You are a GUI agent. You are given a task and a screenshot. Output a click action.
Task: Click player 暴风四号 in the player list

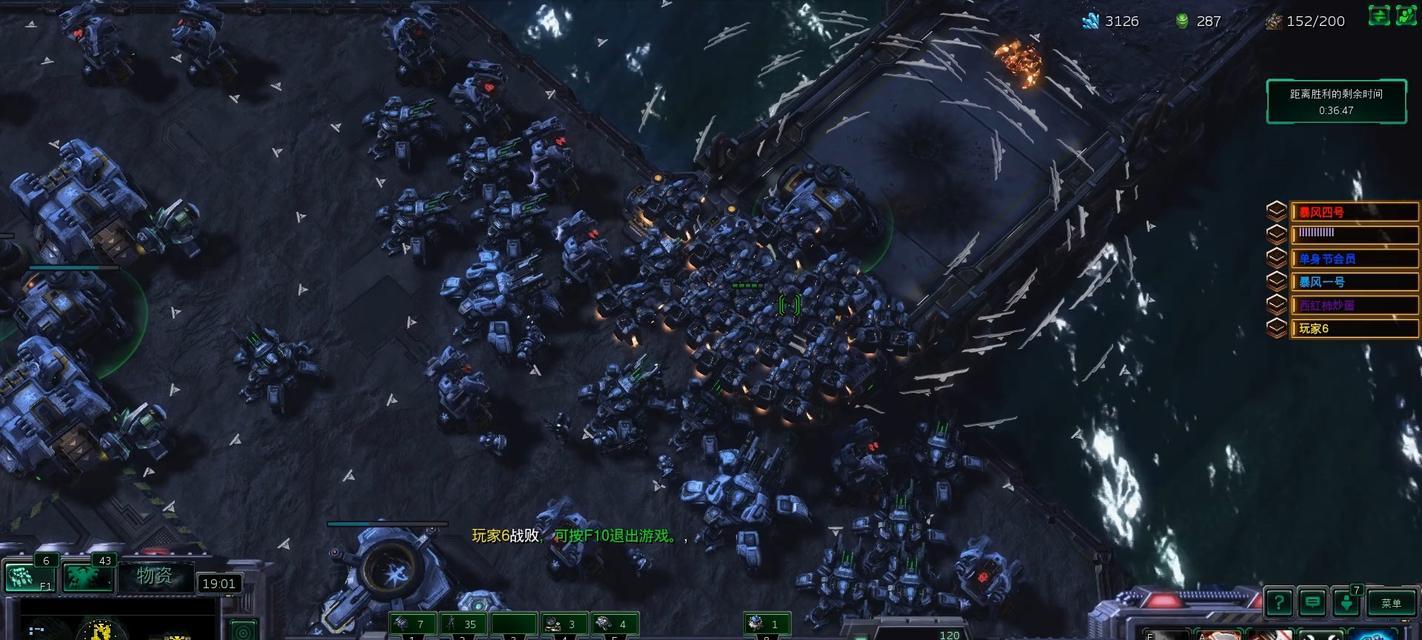pos(1354,212)
